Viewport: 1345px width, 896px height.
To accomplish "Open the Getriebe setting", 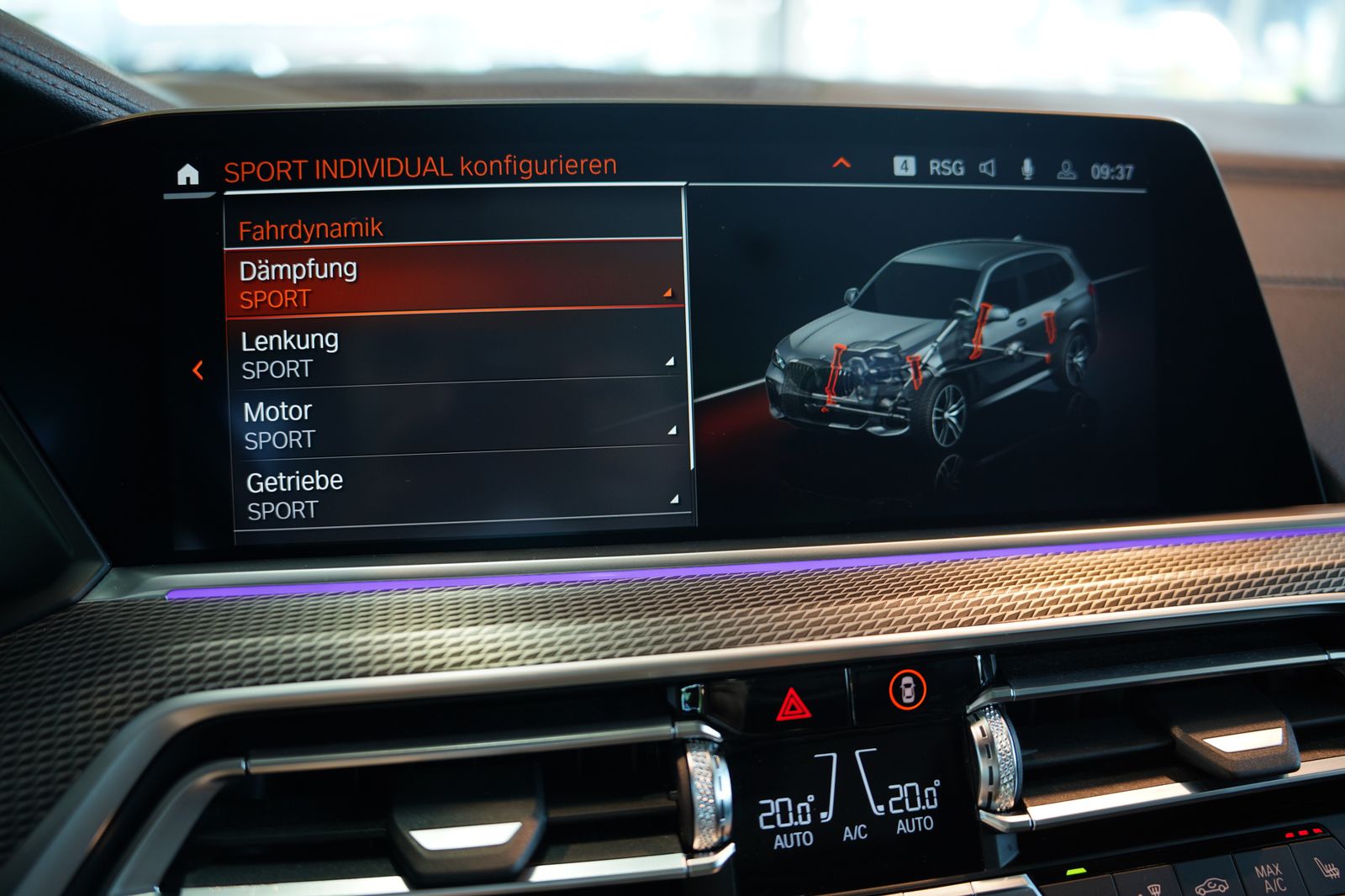I will point(461,494).
